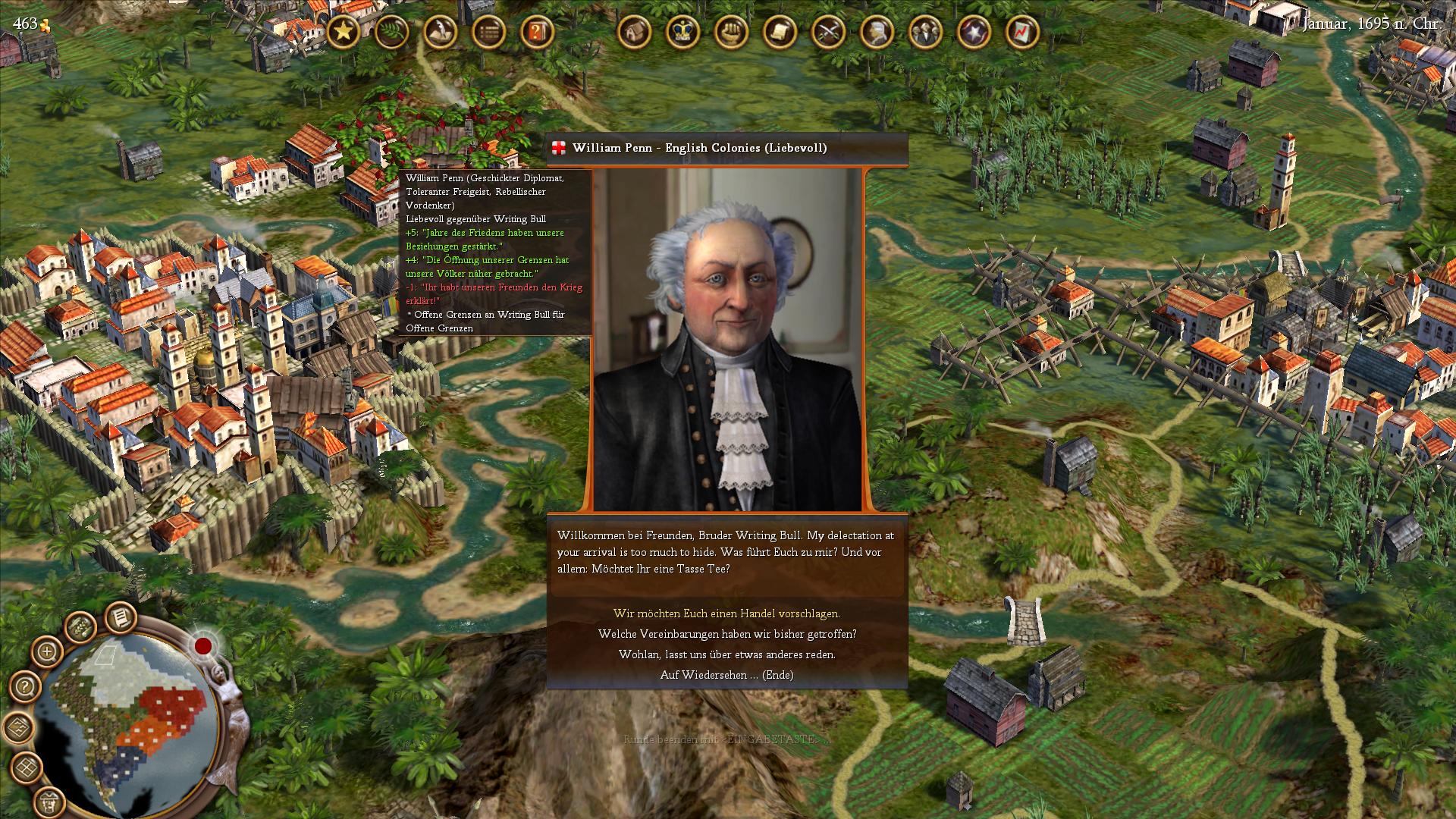End the talk with "Auf Wiedersehen ... (Ende)"

pos(726,675)
